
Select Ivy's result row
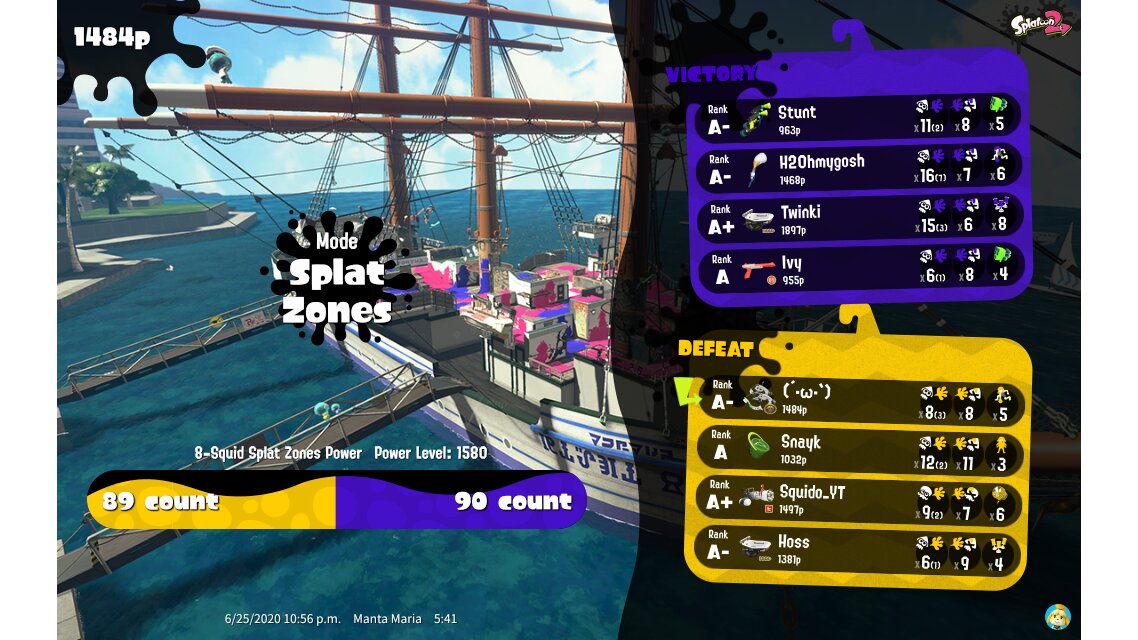point(858,268)
